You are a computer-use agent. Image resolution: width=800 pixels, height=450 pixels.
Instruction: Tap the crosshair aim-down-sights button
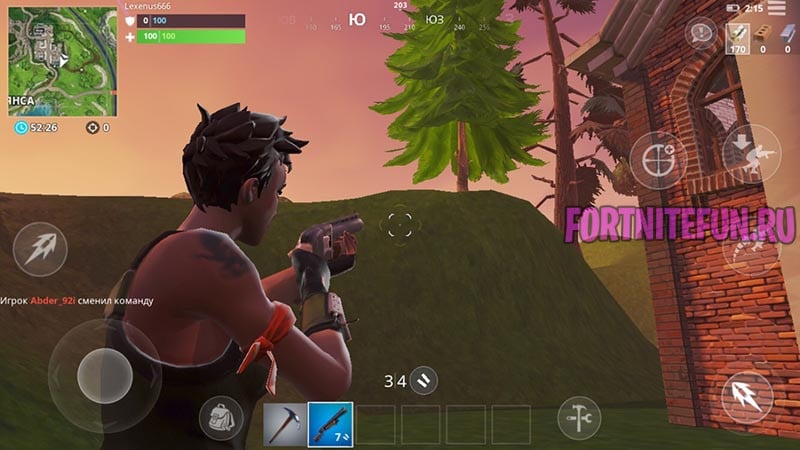pos(657,159)
